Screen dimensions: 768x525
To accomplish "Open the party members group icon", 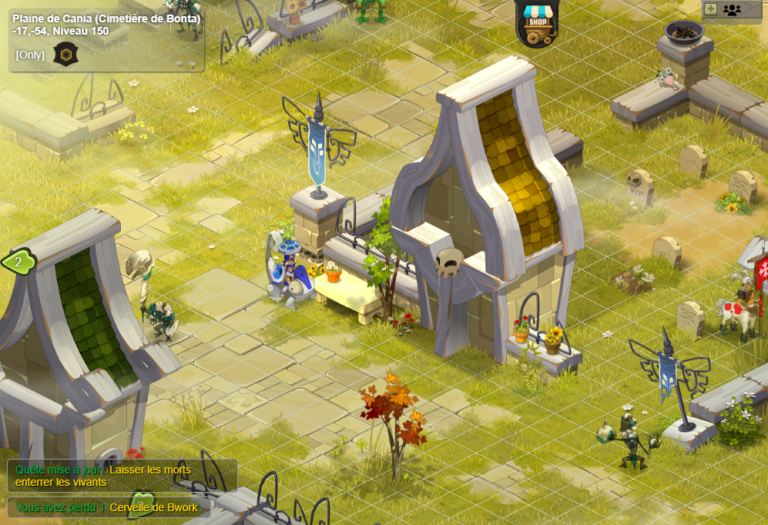I will [732, 9].
